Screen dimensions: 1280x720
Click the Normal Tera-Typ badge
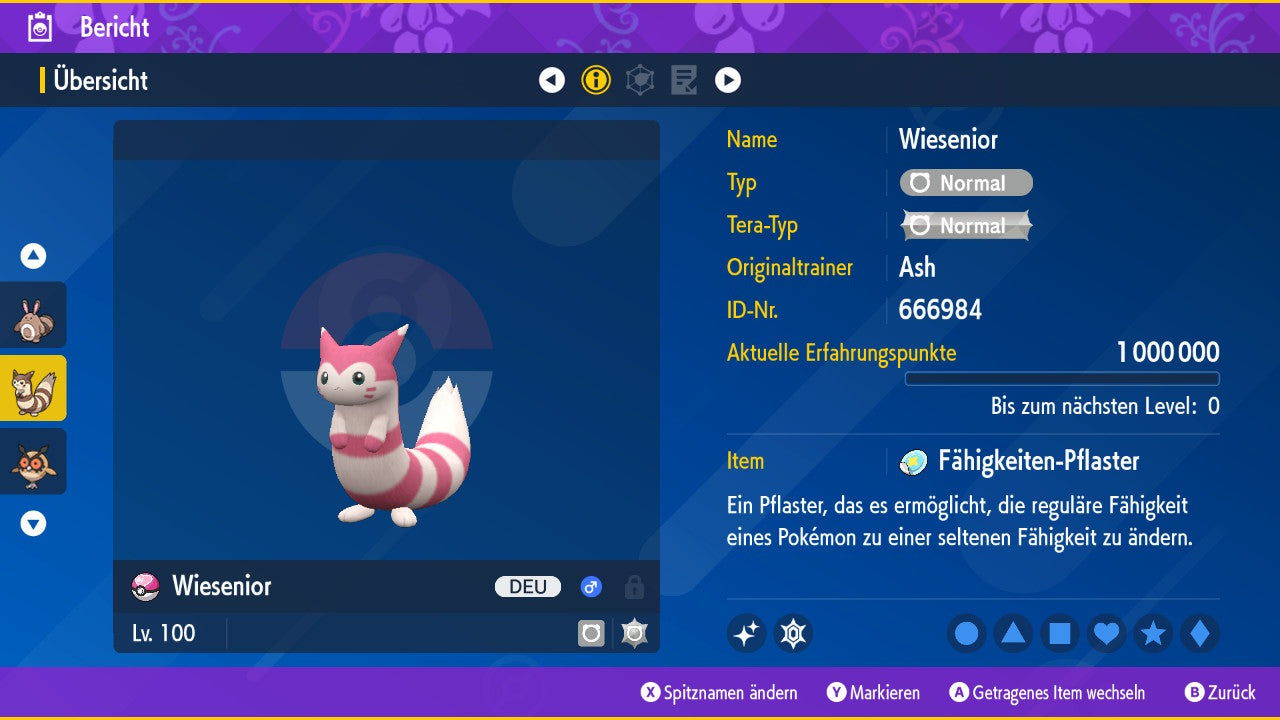point(966,226)
